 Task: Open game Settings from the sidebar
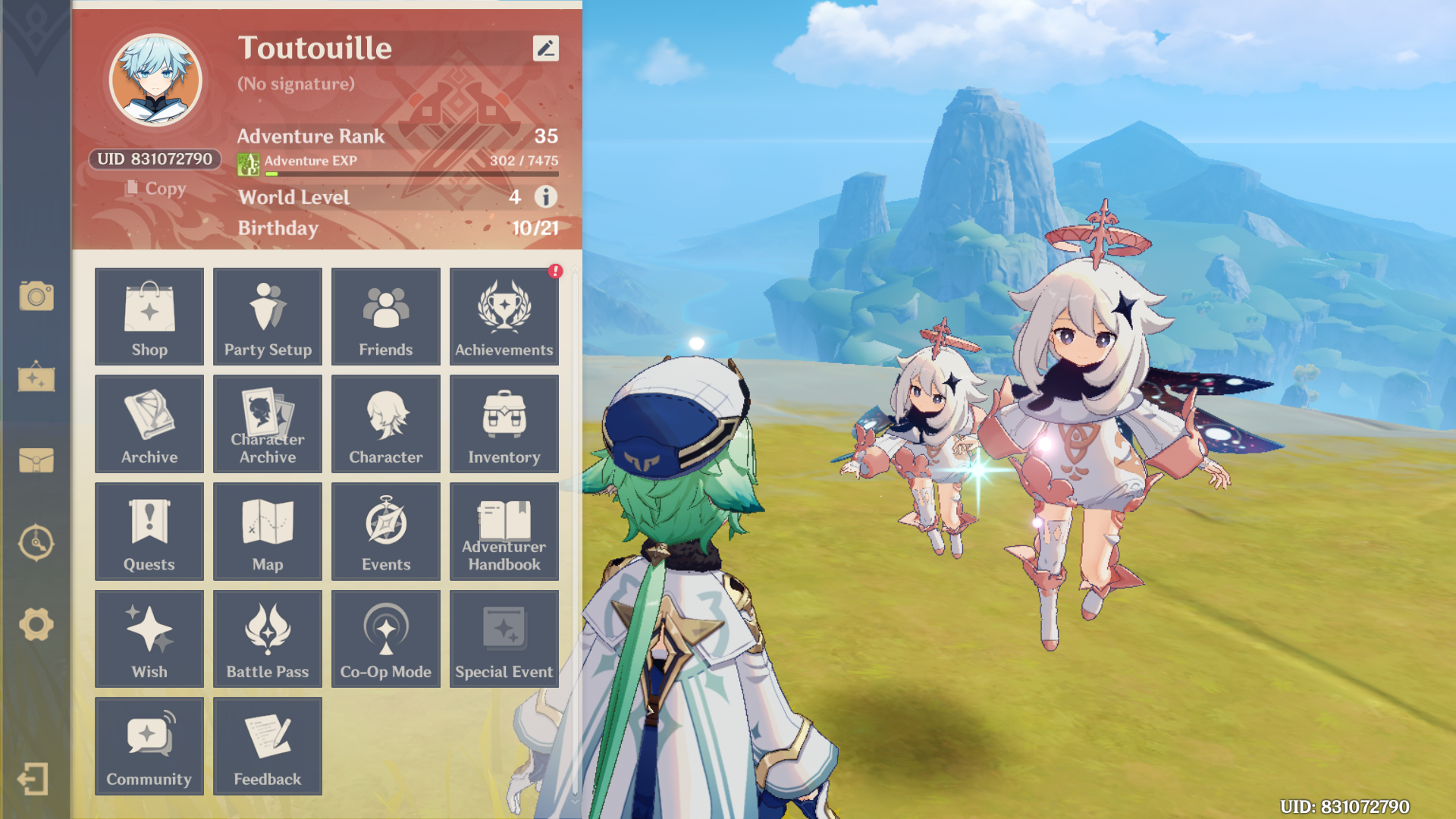pyautogui.click(x=36, y=624)
